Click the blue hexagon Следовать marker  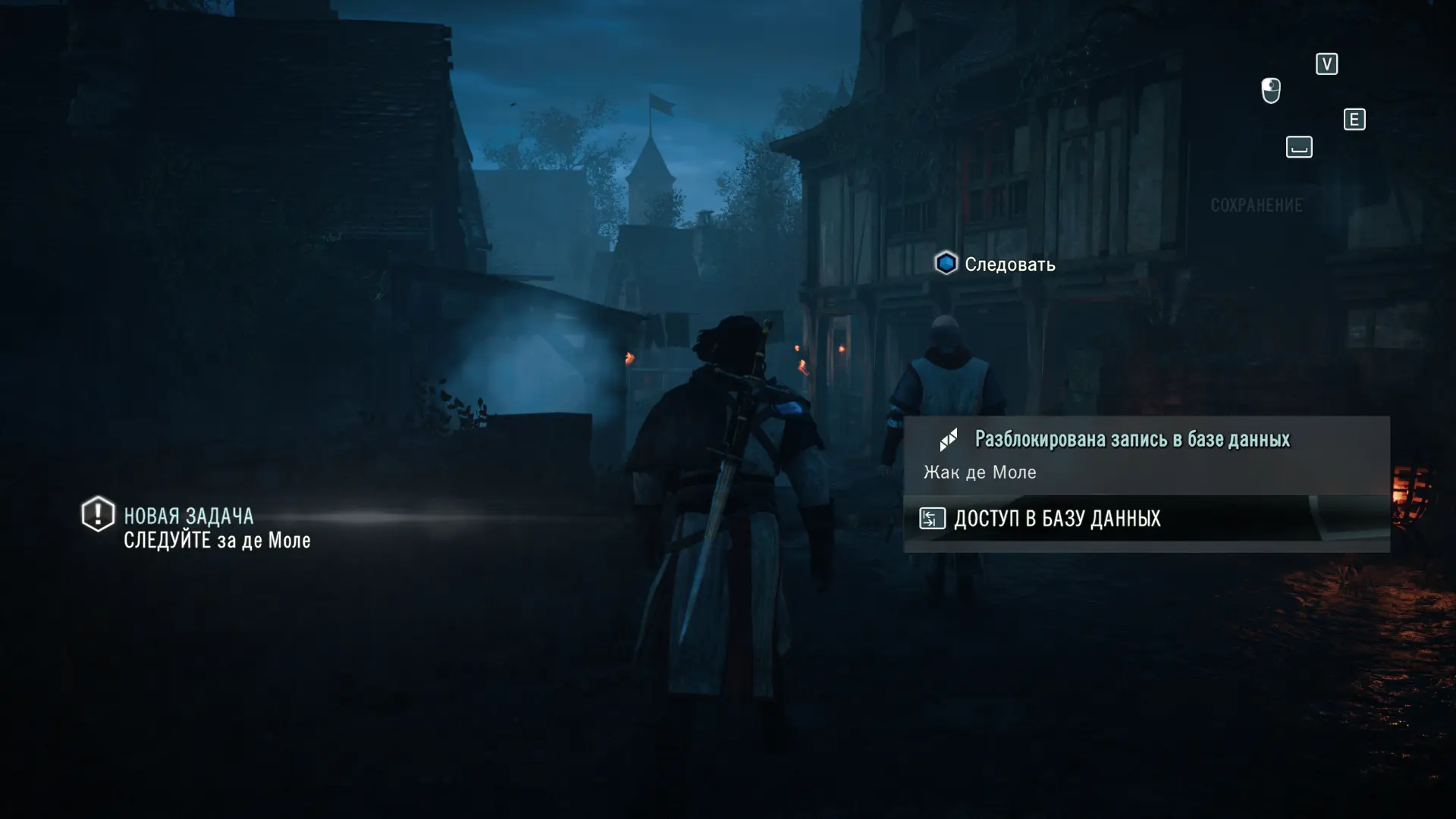[946, 263]
